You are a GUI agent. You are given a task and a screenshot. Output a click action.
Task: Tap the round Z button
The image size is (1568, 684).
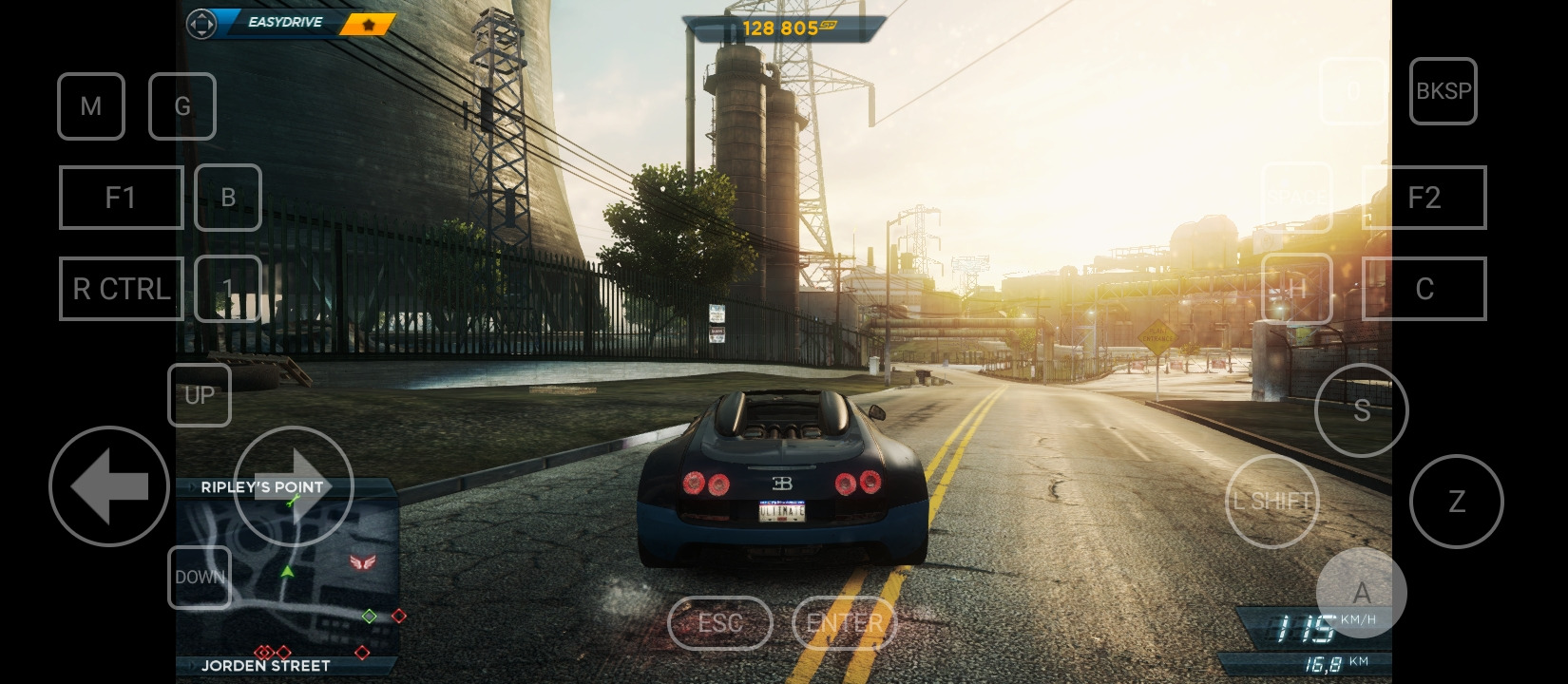tap(1457, 502)
